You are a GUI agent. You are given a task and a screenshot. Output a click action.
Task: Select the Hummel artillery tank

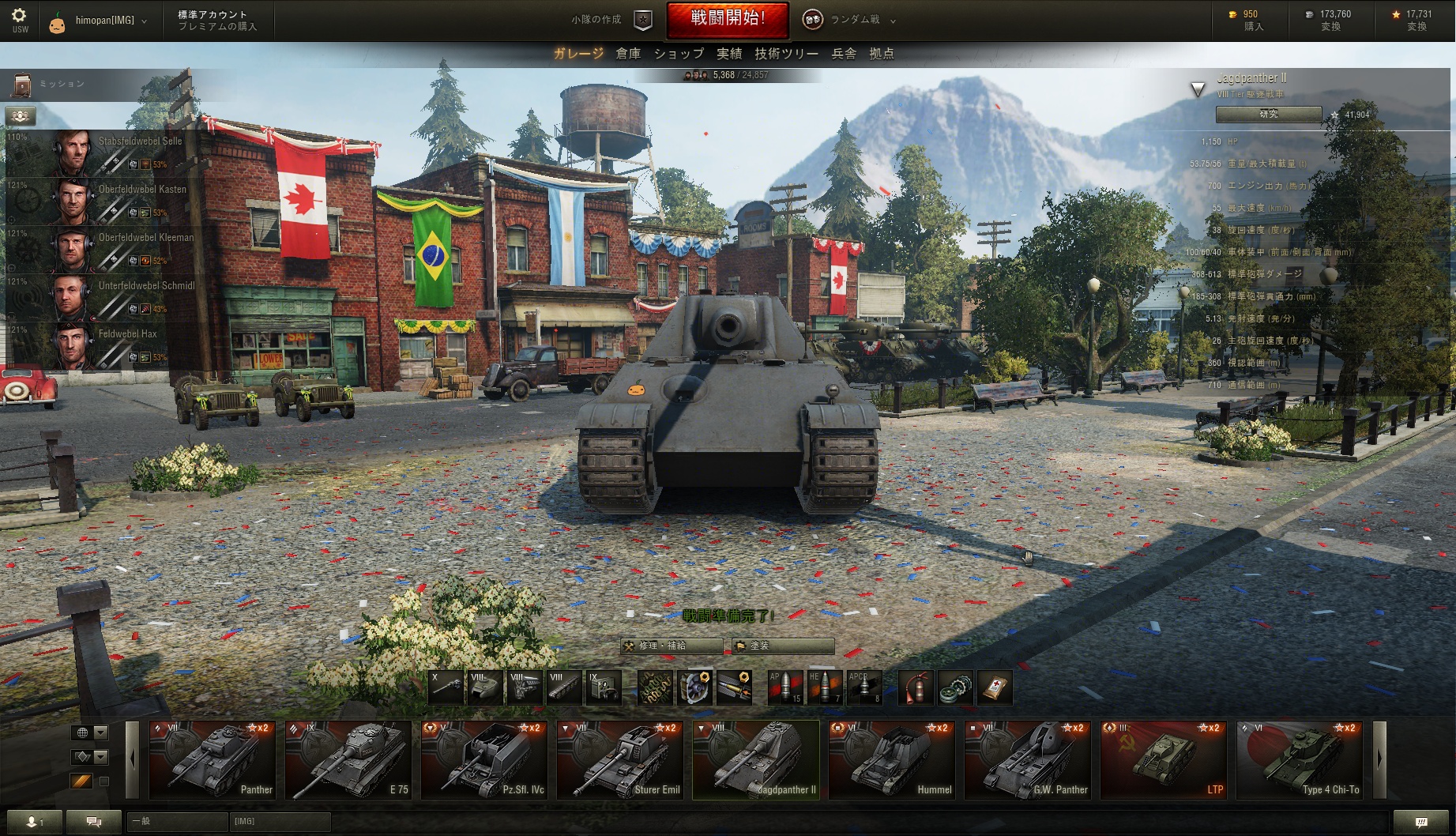tap(892, 759)
